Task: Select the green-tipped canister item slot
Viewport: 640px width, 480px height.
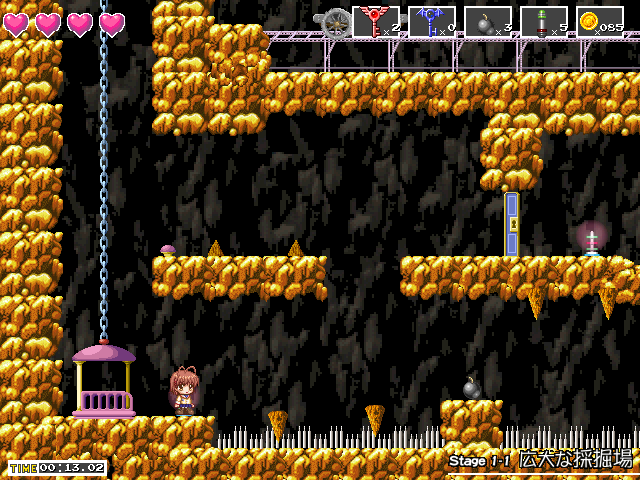Action: [x=544, y=22]
